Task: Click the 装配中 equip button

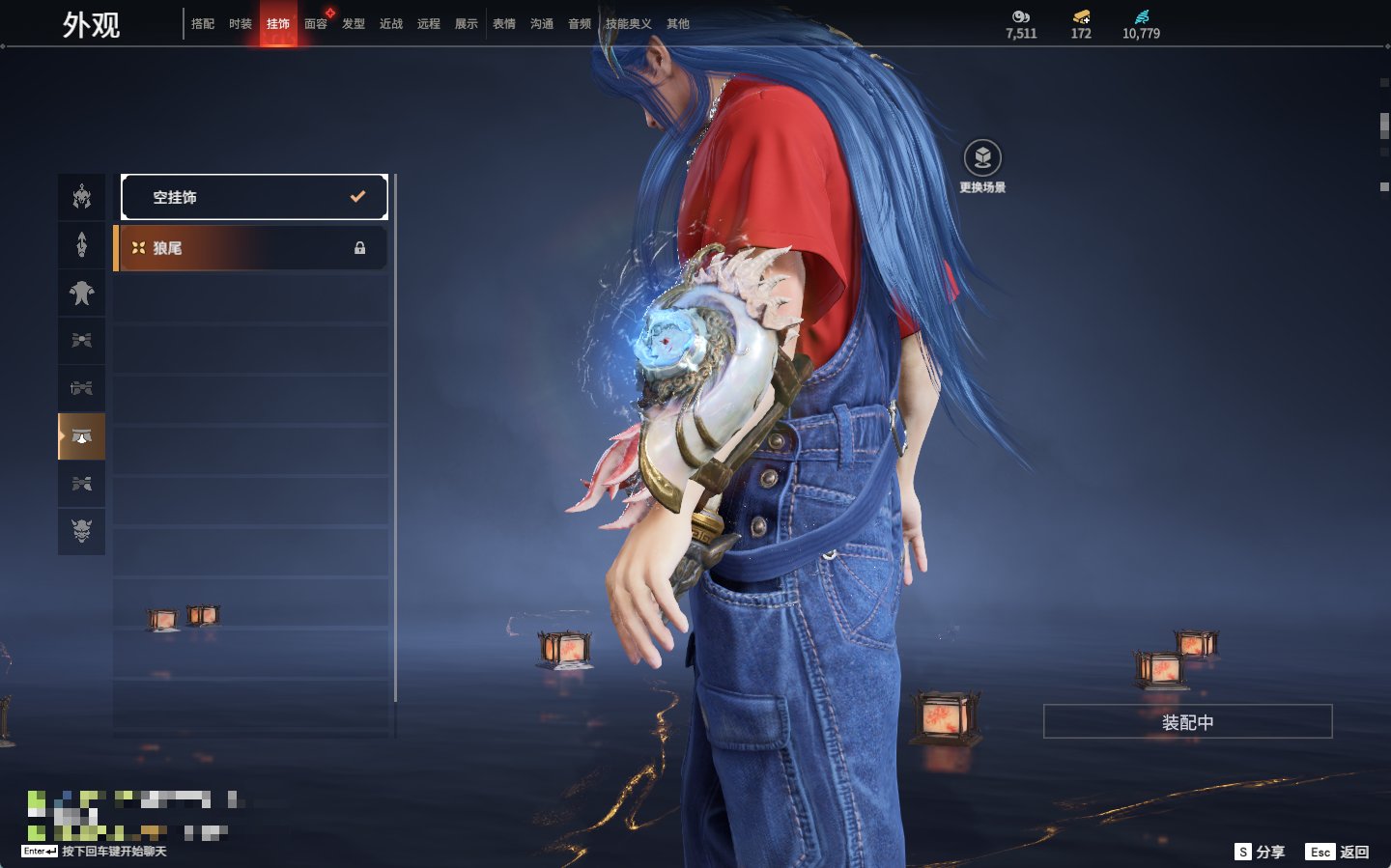Action: point(1187,722)
